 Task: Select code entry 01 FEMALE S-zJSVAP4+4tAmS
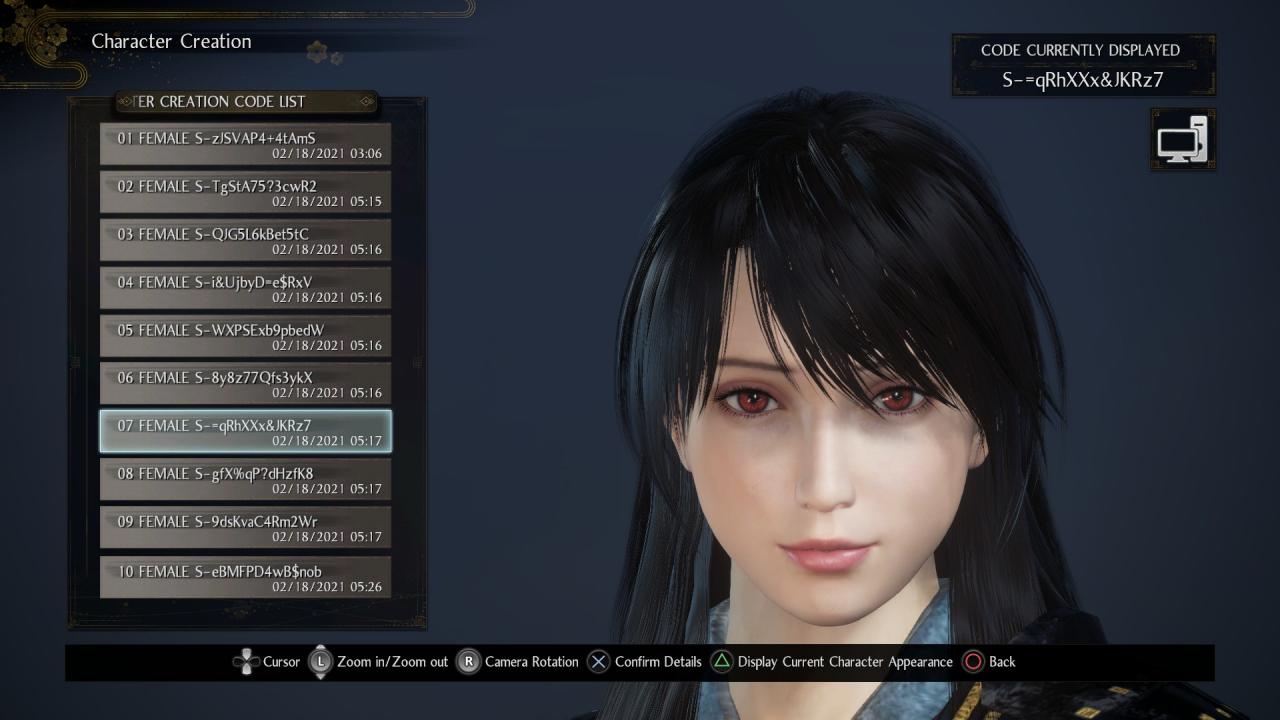click(245, 144)
